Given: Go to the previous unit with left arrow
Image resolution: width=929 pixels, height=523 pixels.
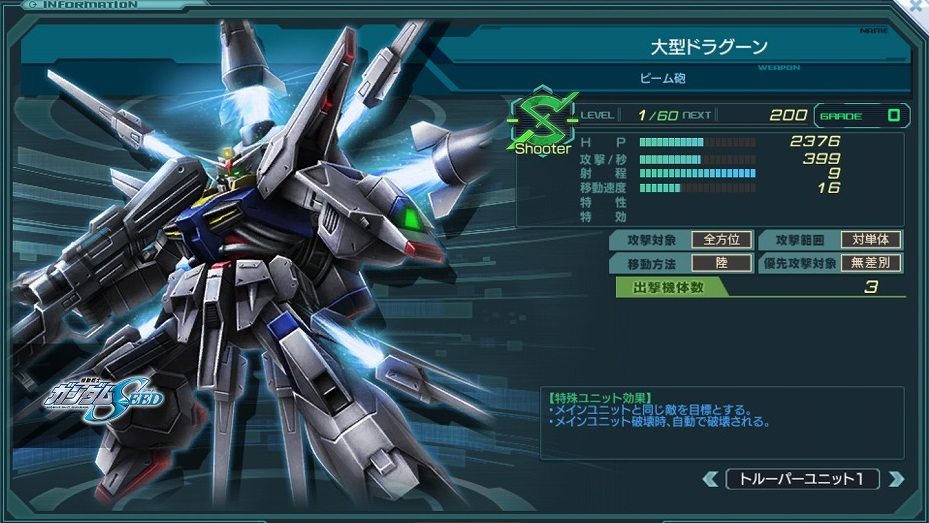Looking at the screenshot, I should pyautogui.click(x=709, y=479).
